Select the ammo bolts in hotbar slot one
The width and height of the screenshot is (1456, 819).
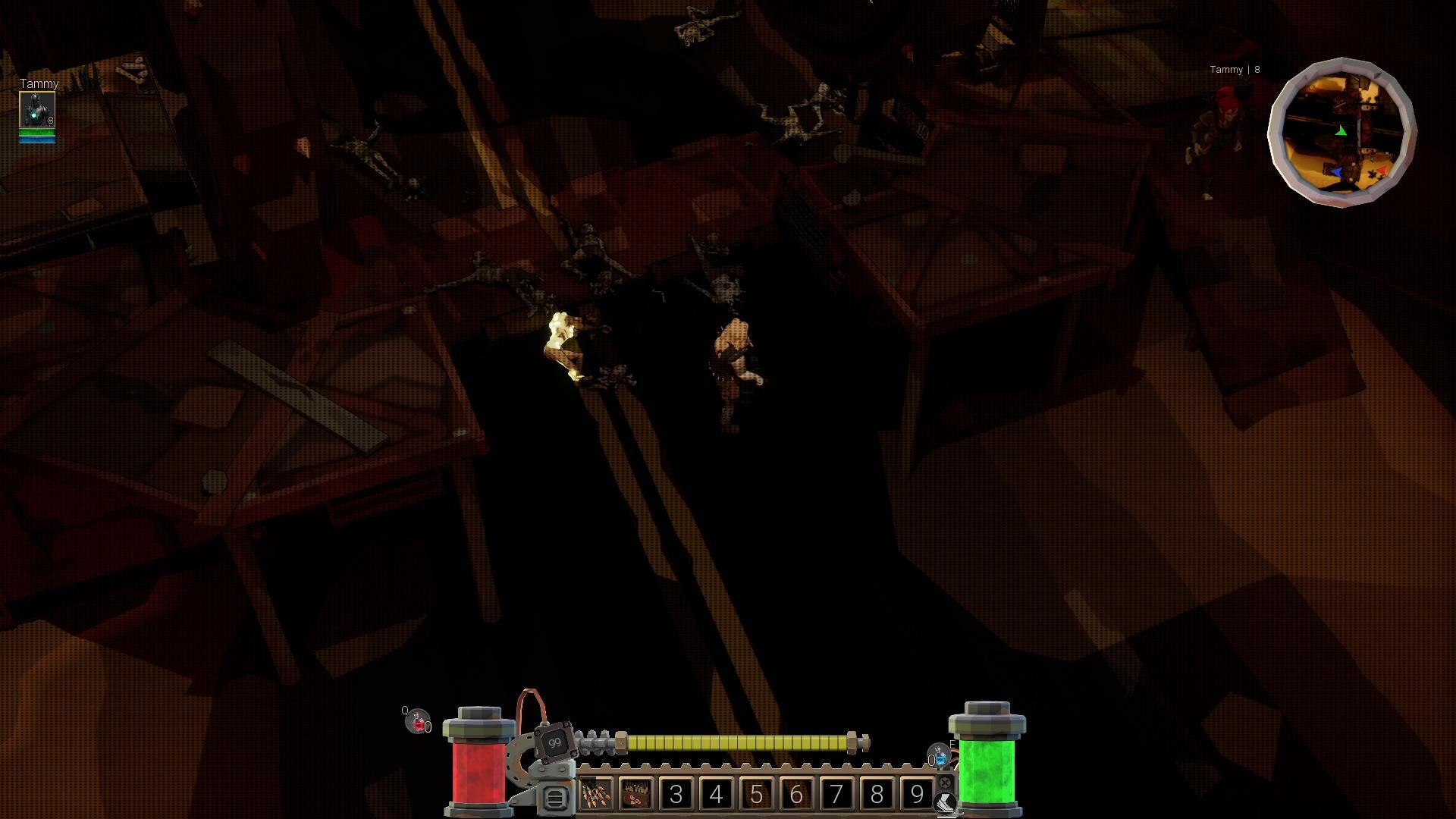(x=598, y=795)
